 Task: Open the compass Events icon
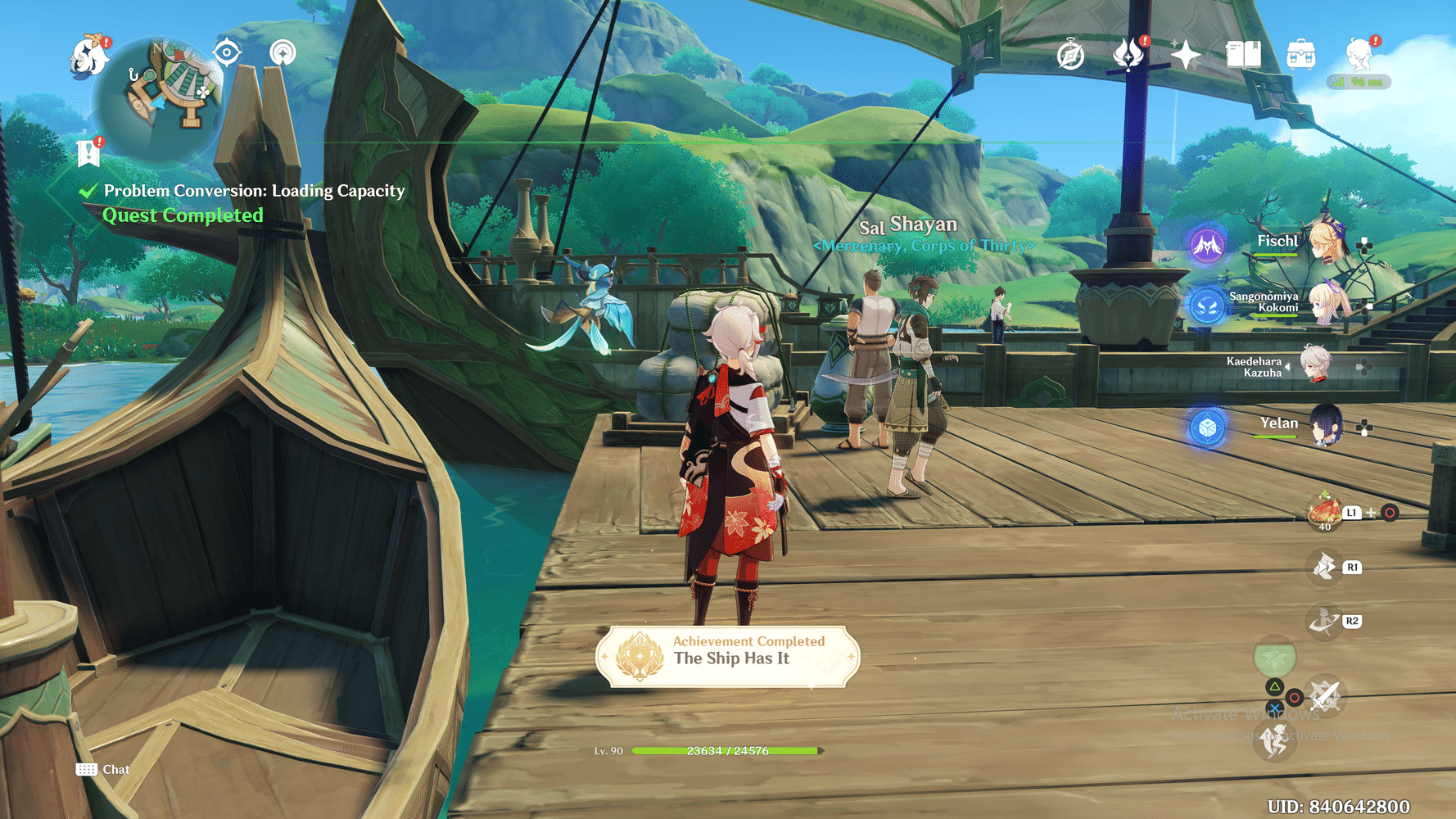pyautogui.click(x=1070, y=56)
